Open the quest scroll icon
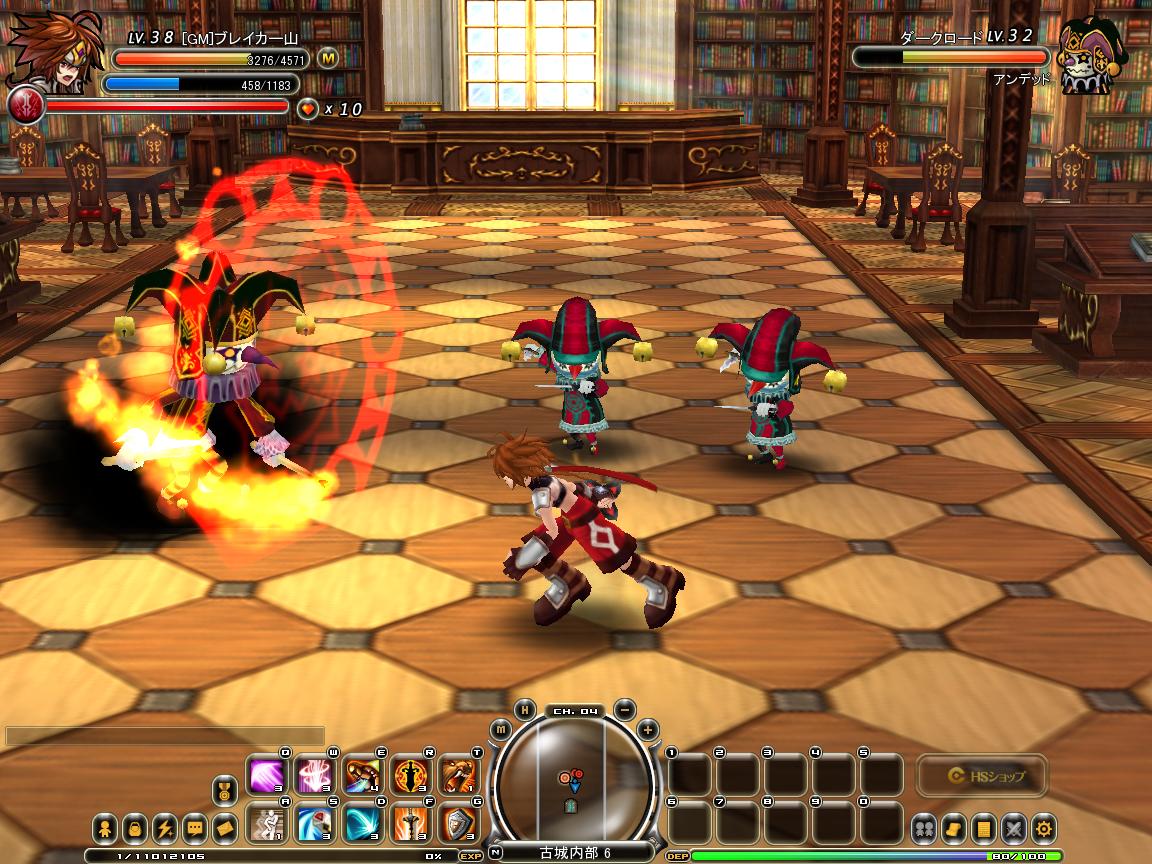 click(x=954, y=828)
